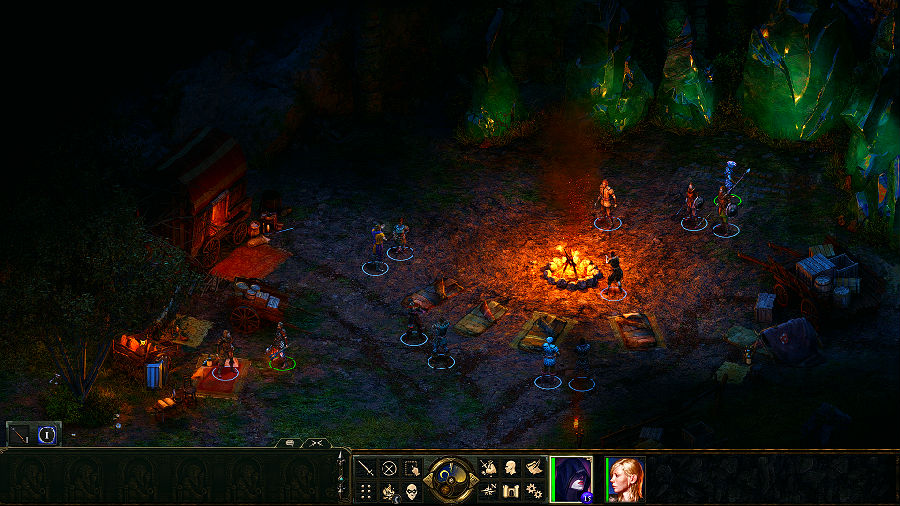The width and height of the screenshot is (900, 506).
Task: Select the sword attack command icon
Action: tap(366, 467)
